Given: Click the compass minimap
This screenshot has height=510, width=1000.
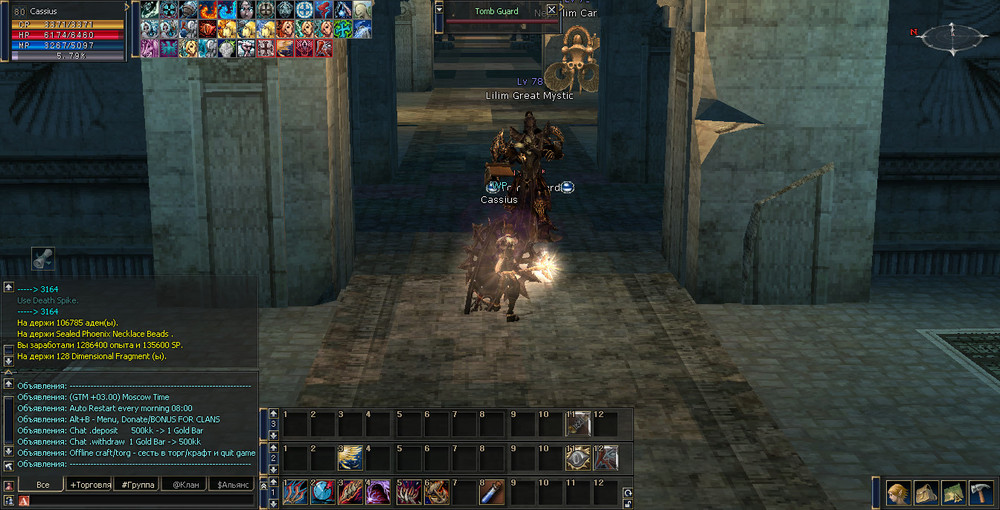Looking at the screenshot, I should [x=945, y=37].
